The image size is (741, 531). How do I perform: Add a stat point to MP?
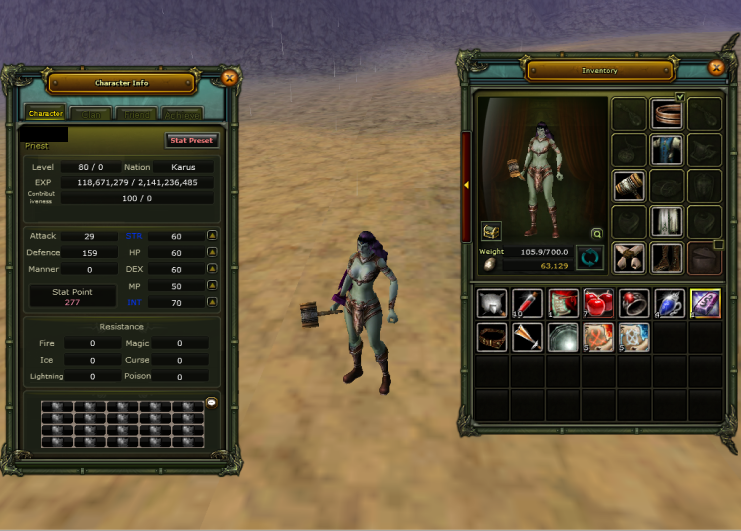(212, 286)
